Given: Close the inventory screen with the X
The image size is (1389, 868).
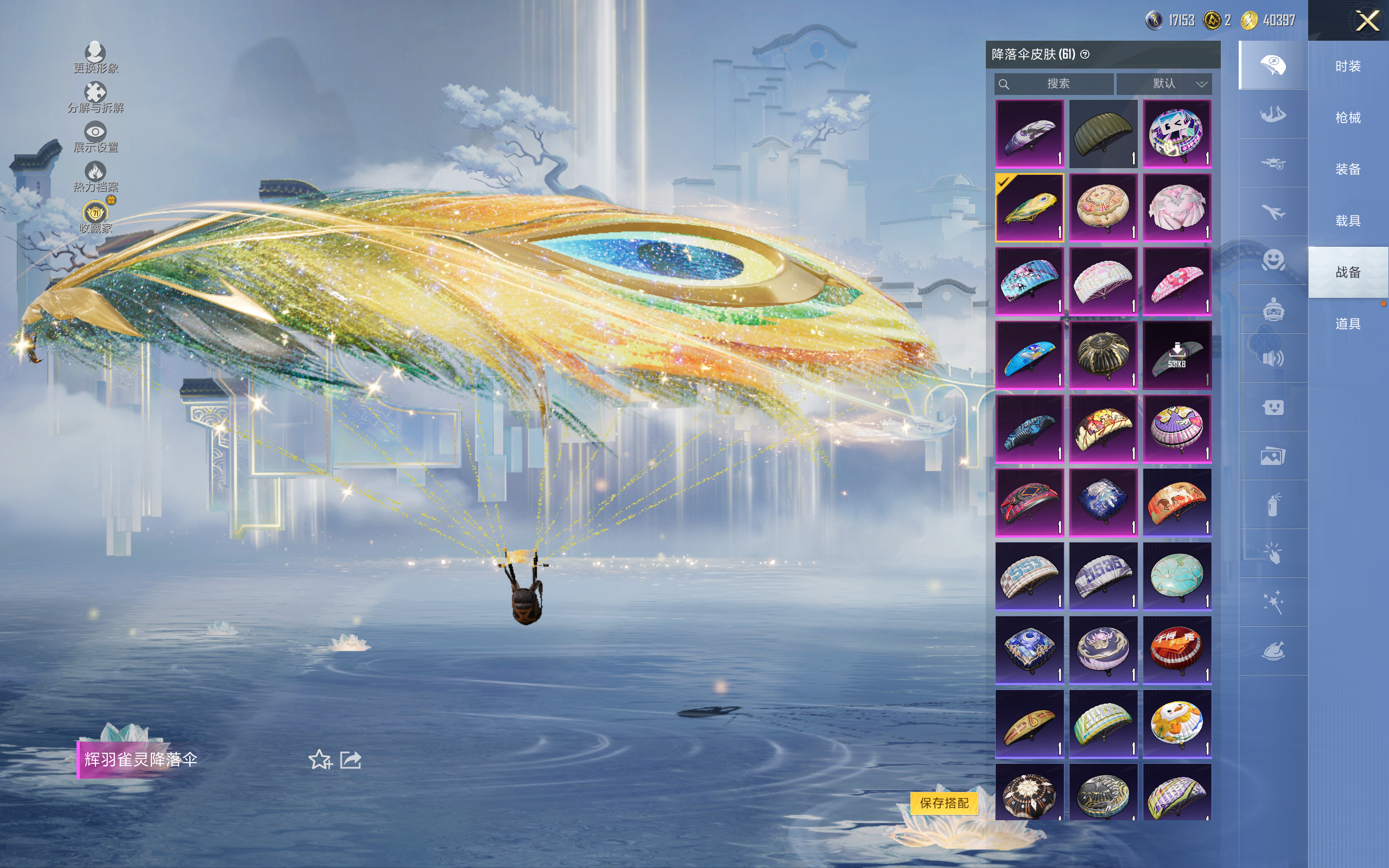Looking at the screenshot, I should 1367,21.
